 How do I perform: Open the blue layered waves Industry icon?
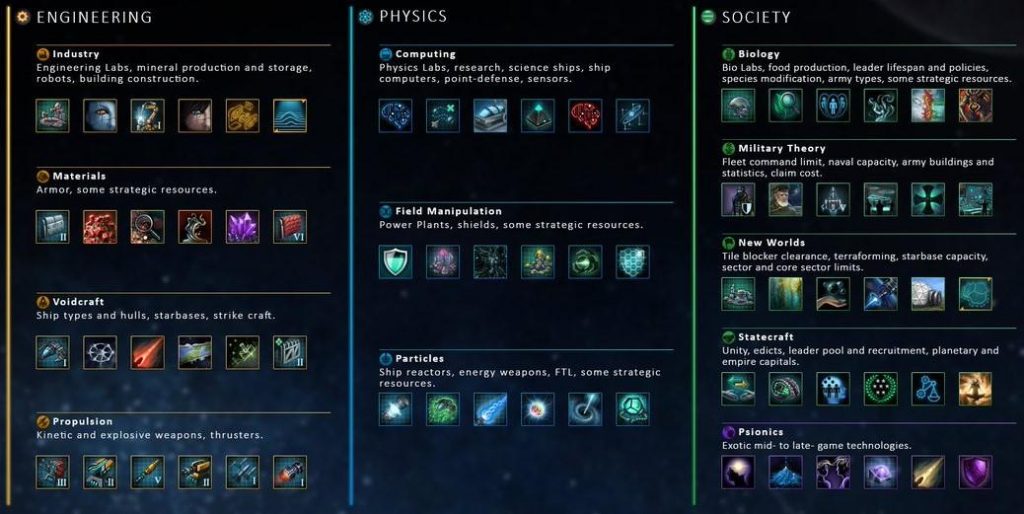pos(290,116)
